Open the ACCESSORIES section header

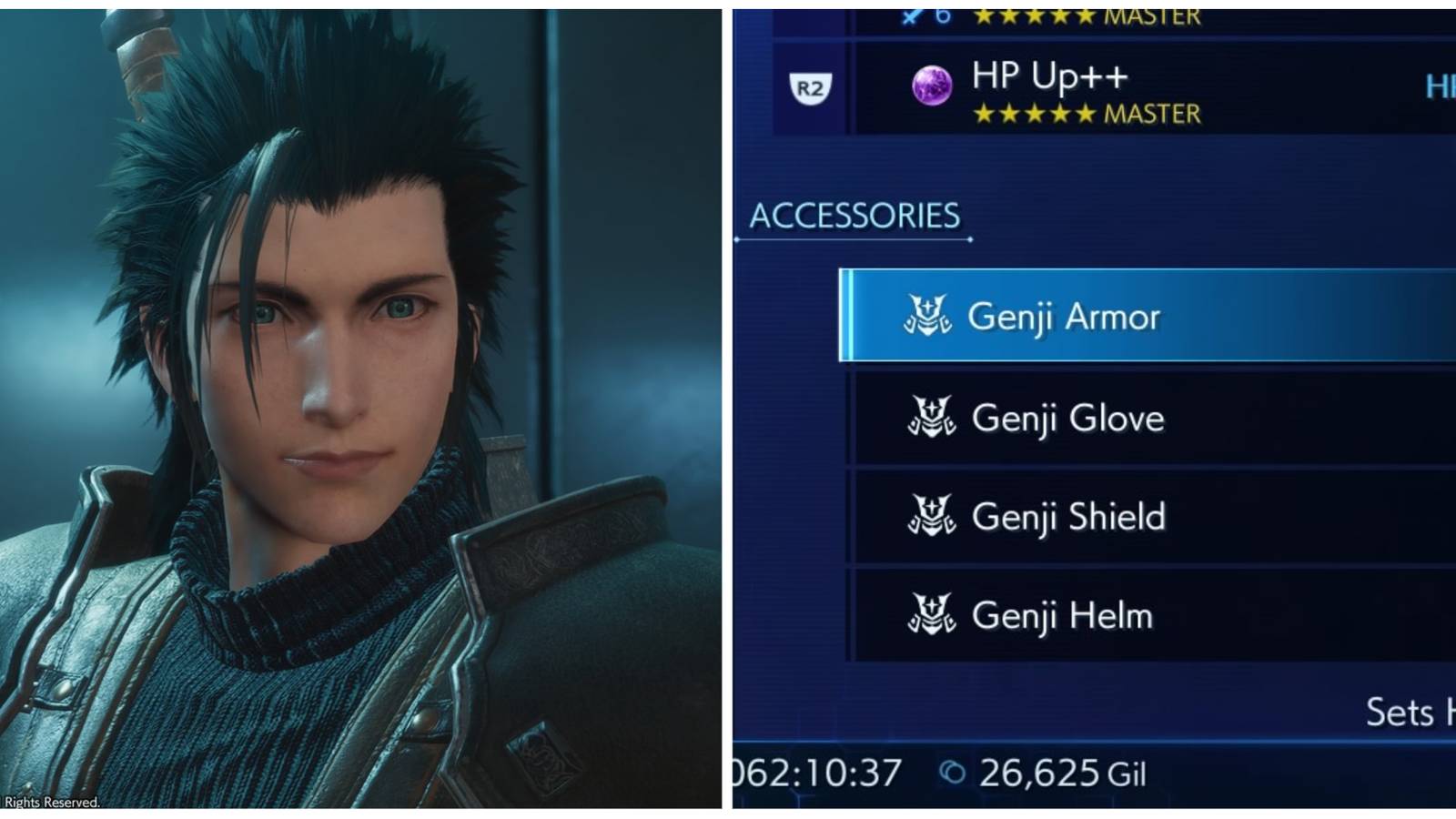pos(854,213)
